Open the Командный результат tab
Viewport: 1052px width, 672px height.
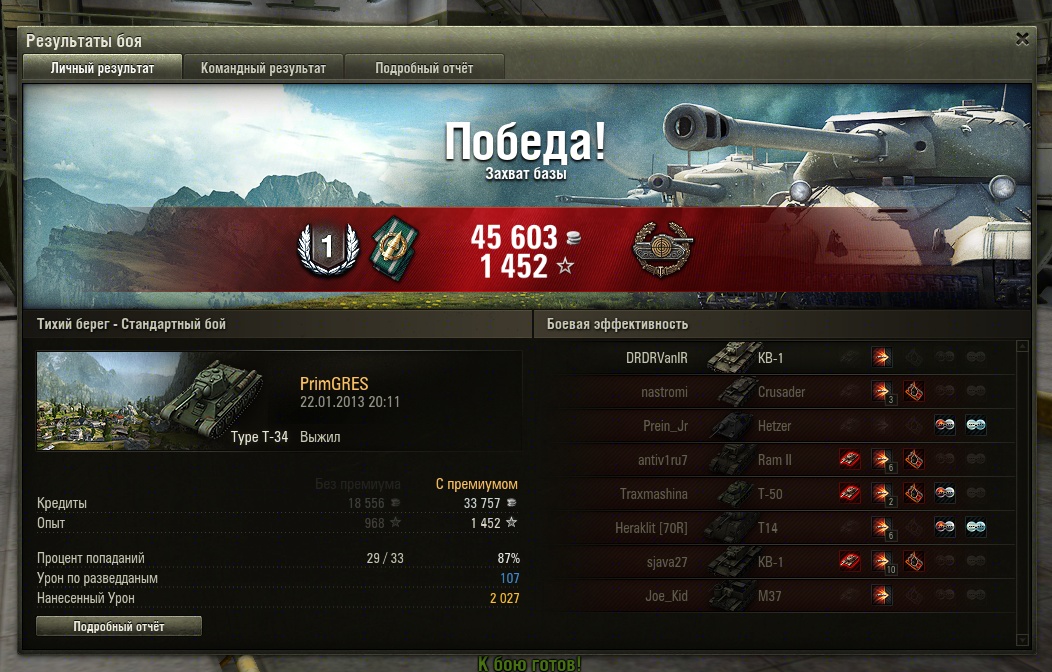click(x=263, y=68)
